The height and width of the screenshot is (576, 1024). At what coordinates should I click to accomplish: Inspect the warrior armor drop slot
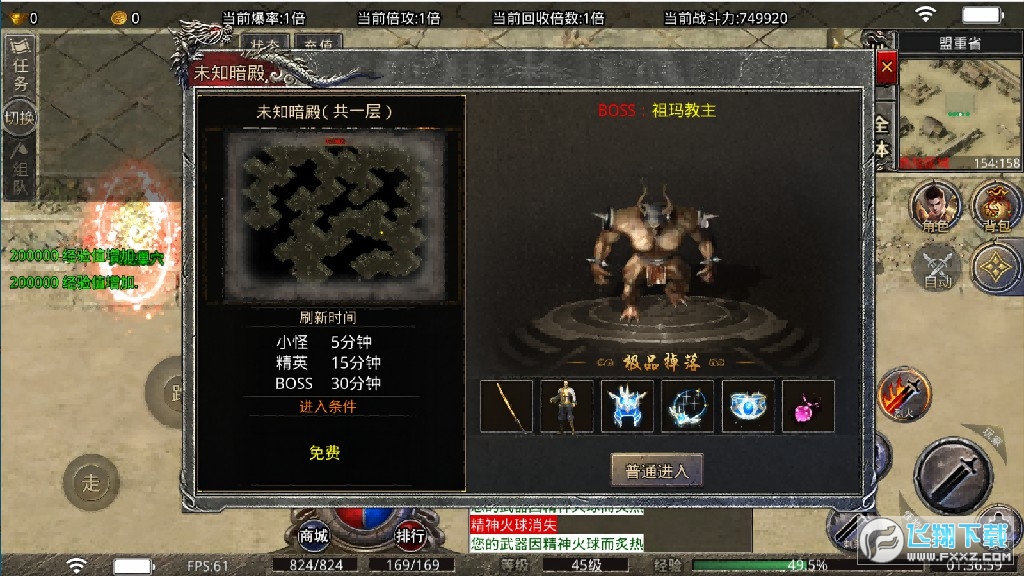[x=567, y=406]
